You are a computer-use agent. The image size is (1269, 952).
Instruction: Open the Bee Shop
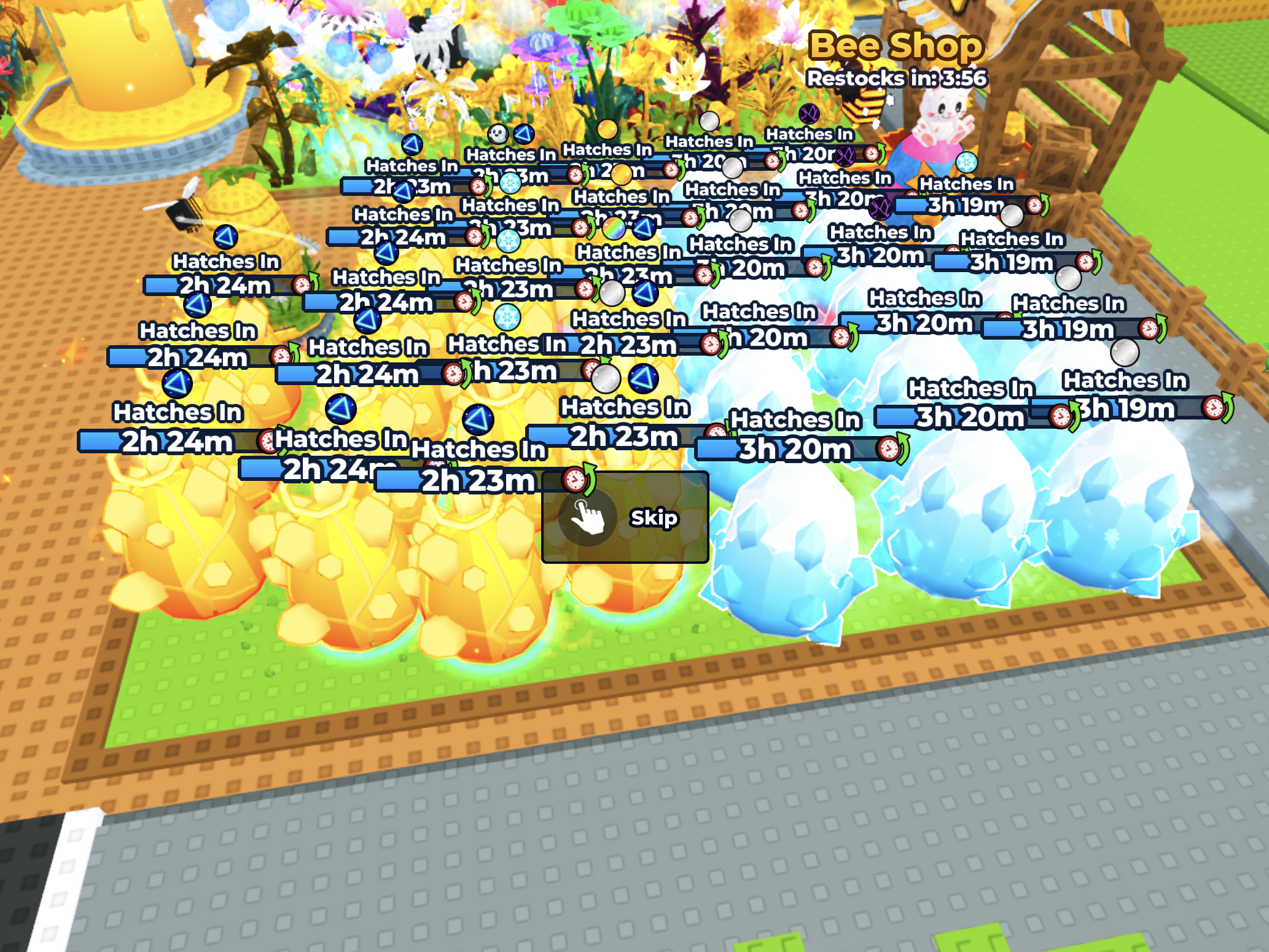(x=896, y=47)
